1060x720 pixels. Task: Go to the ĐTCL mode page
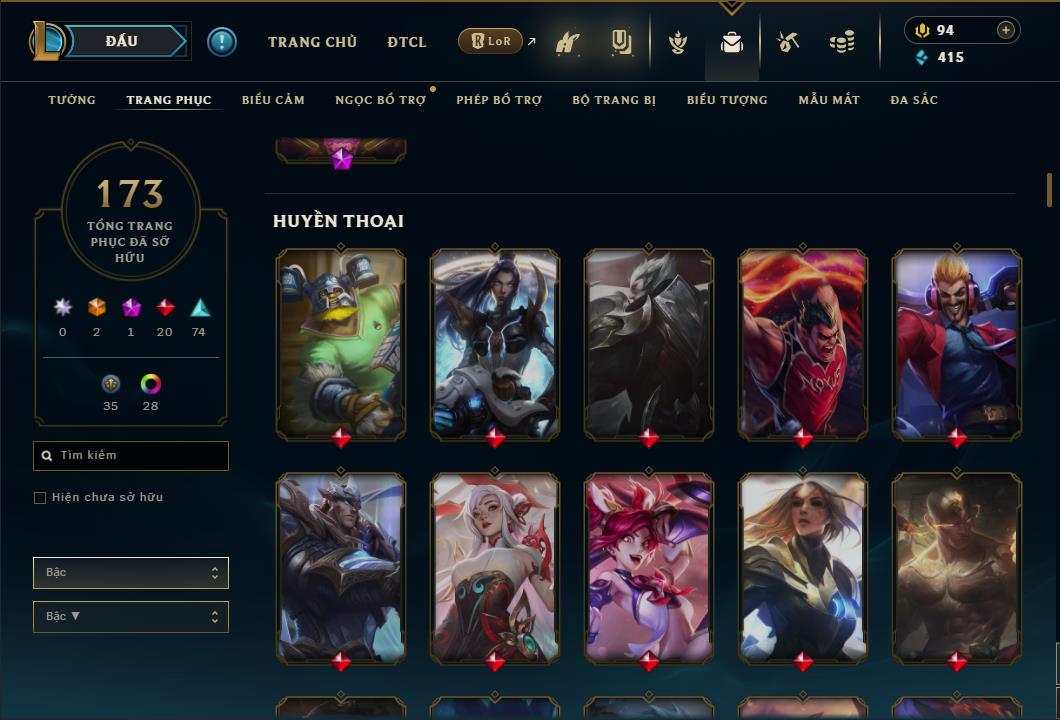[x=407, y=42]
